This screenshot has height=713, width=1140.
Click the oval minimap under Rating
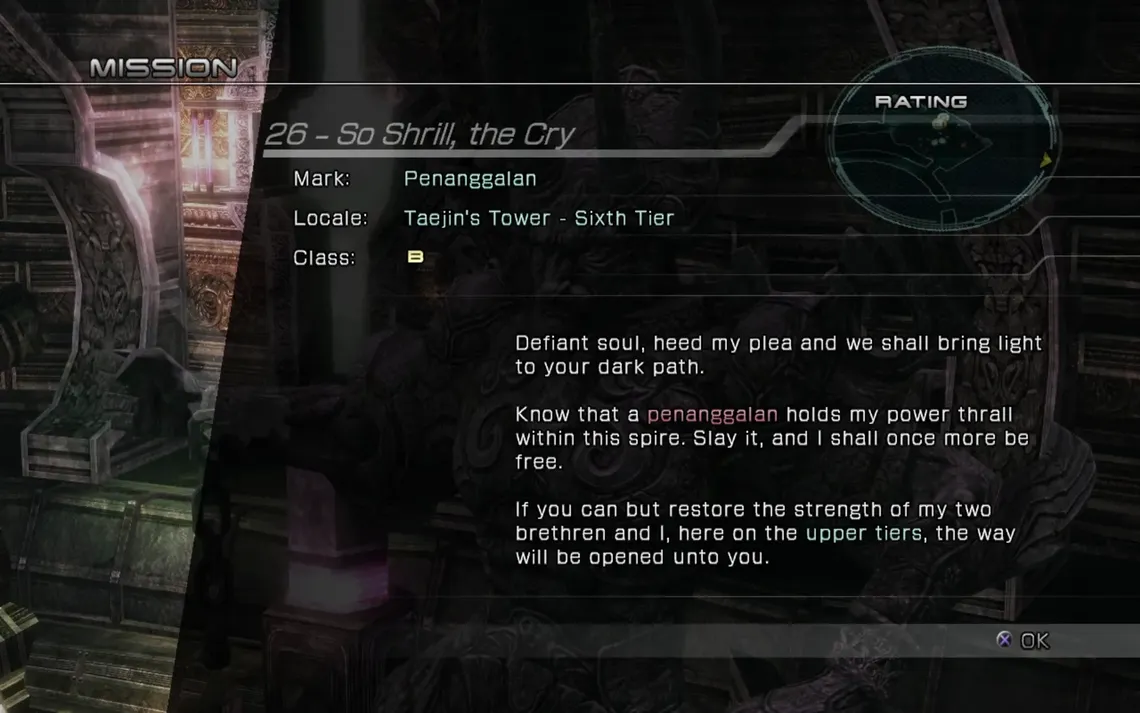point(942,159)
